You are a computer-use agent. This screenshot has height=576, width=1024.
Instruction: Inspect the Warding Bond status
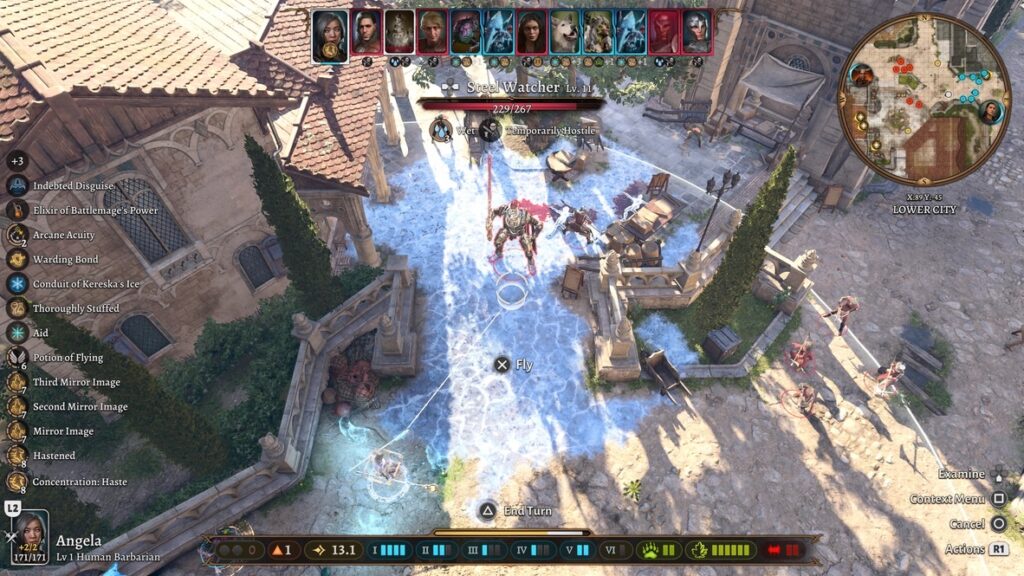[x=17, y=259]
